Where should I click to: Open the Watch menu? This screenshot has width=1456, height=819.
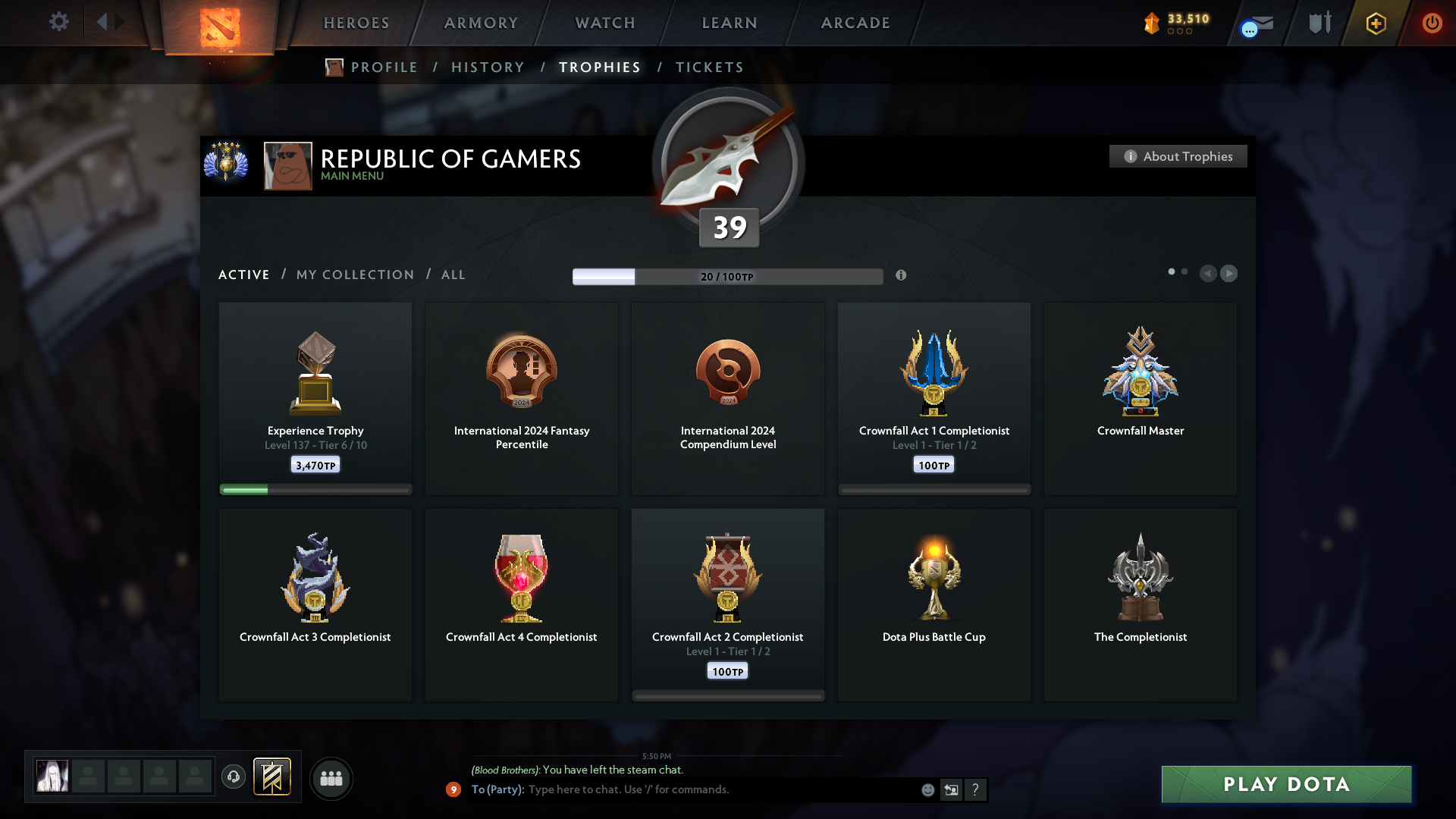pos(604,23)
